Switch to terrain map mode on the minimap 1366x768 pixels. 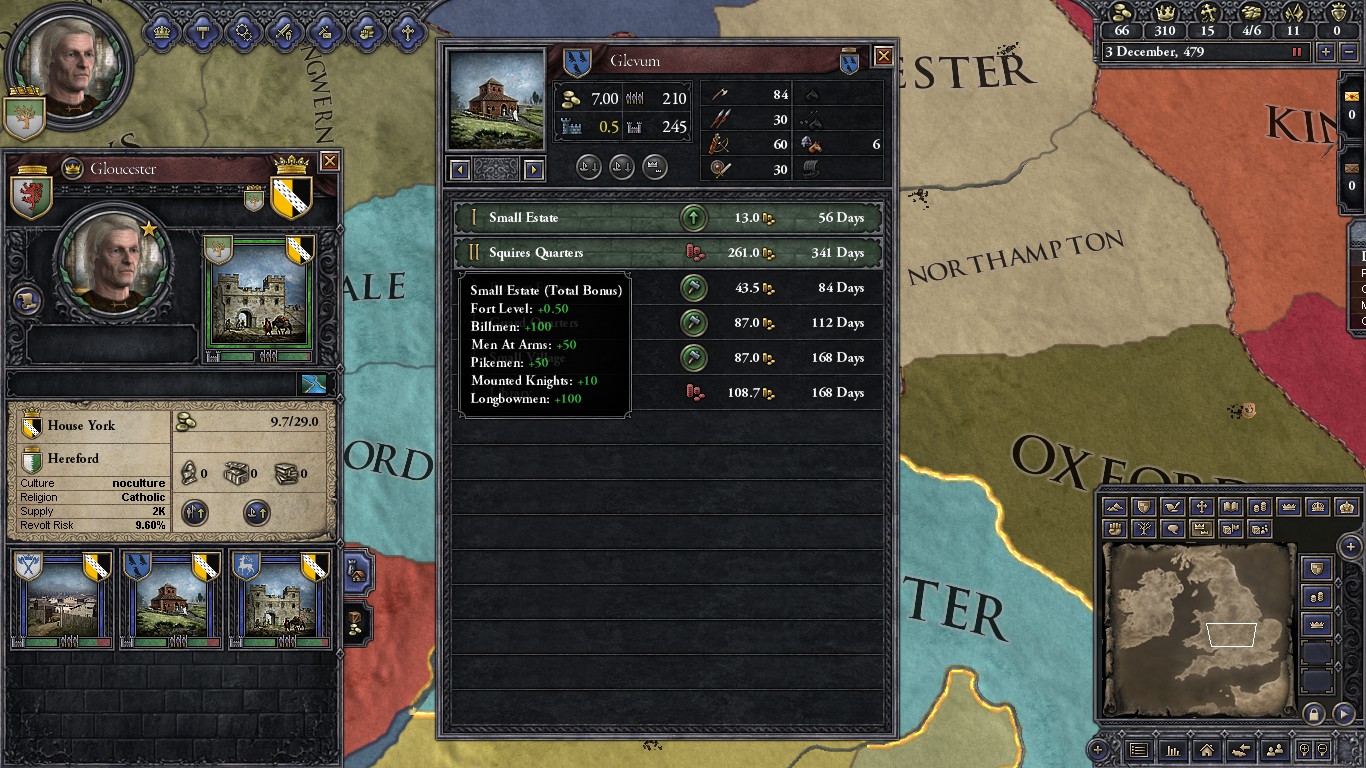click(x=1115, y=507)
